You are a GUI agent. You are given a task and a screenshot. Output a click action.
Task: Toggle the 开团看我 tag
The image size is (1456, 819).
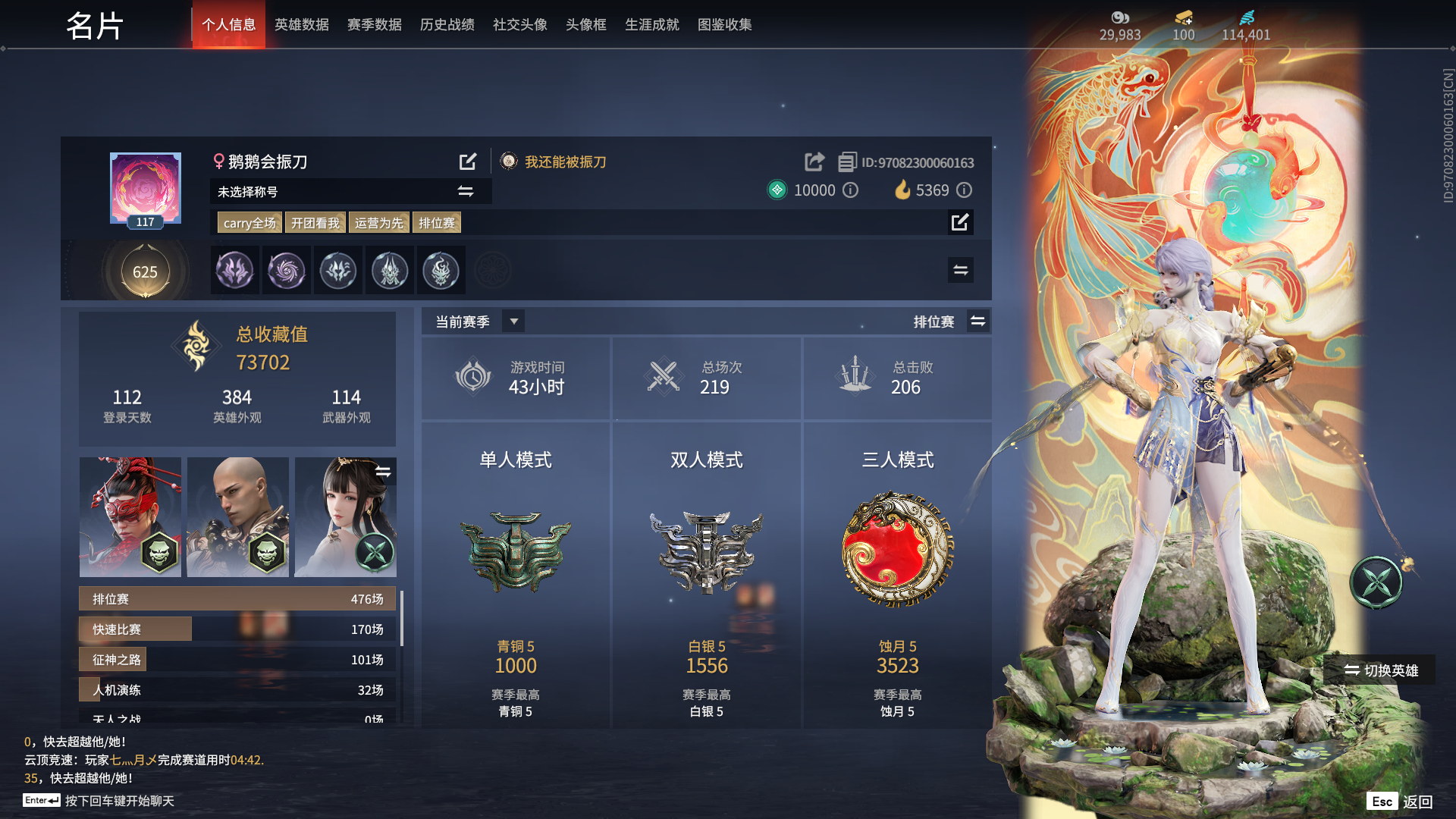(x=315, y=222)
